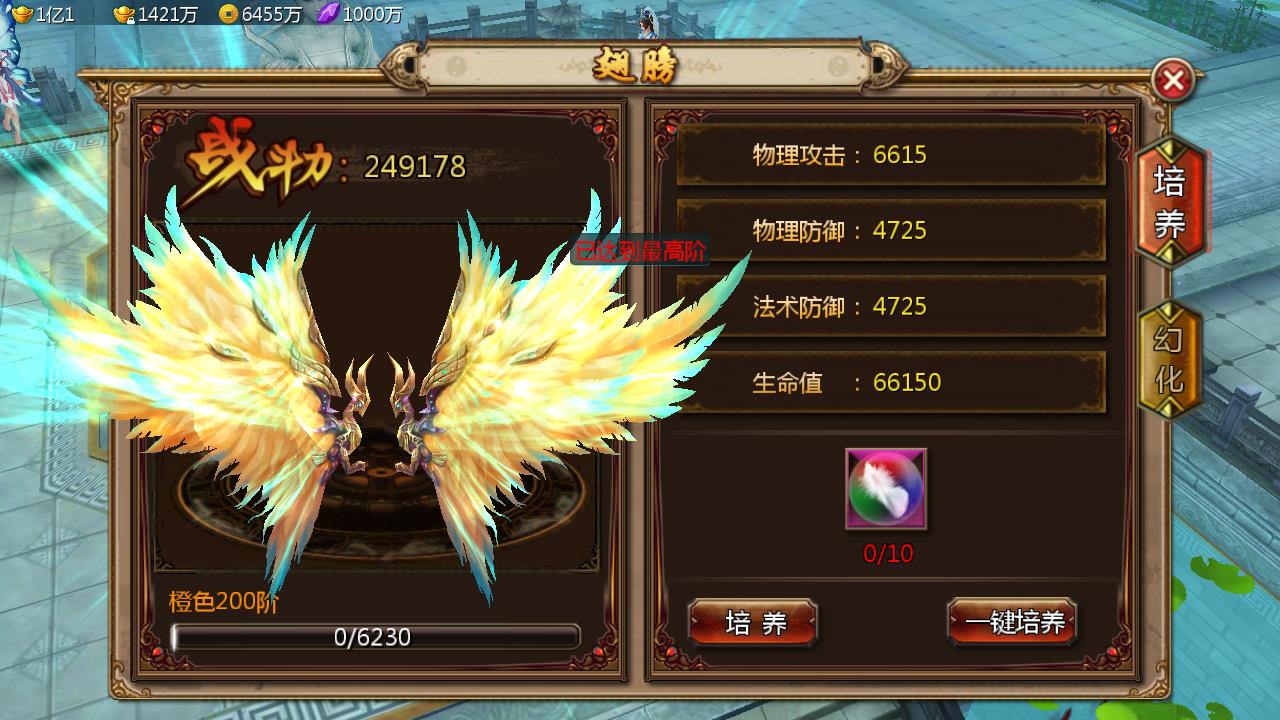
Task: Click the 法术防御 magic defense stat row
Action: coord(890,307)
